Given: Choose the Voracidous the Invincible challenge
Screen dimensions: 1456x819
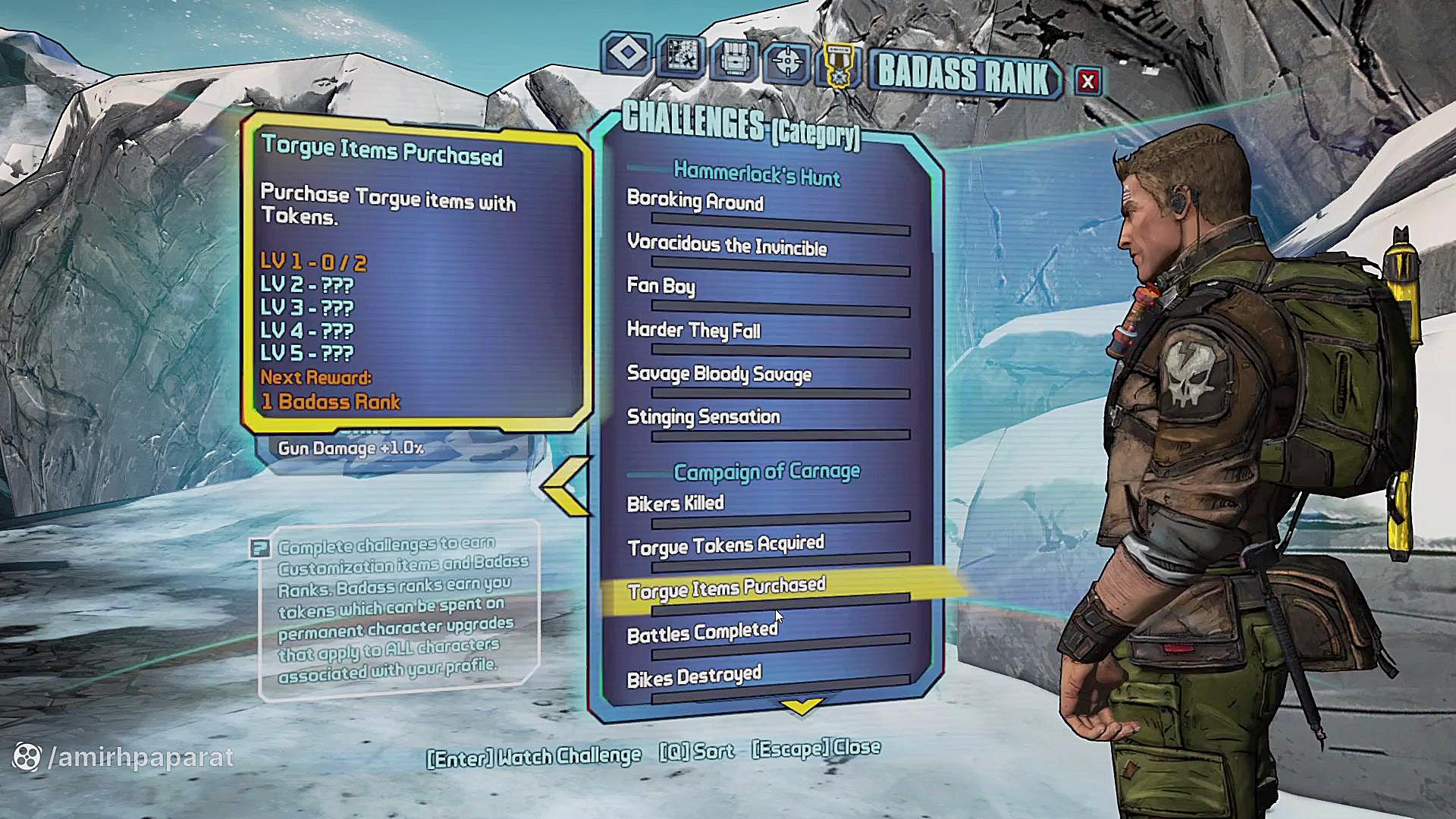Looking at the screenshot, I should click(x=726, y=245).
